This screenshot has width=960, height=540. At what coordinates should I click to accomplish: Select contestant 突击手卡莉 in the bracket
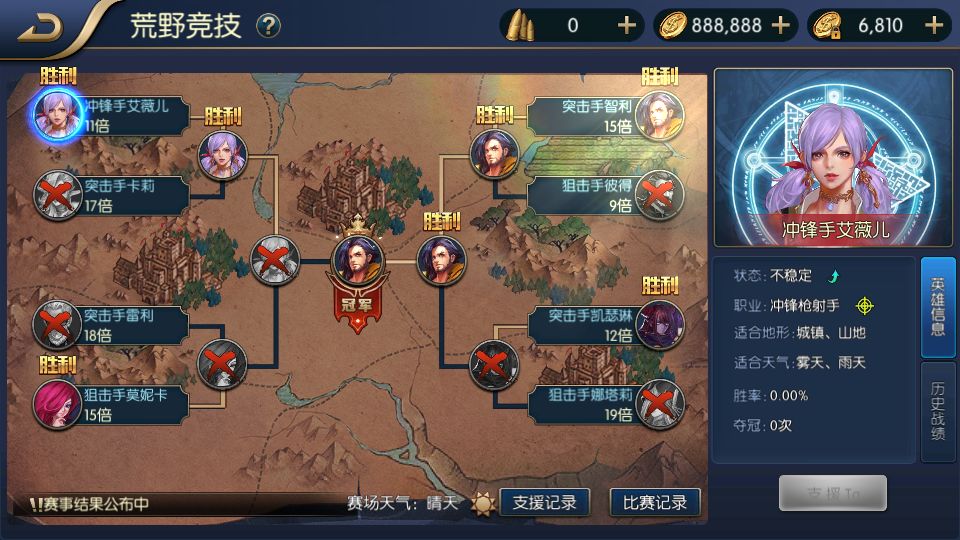click(x=56, y=194)
